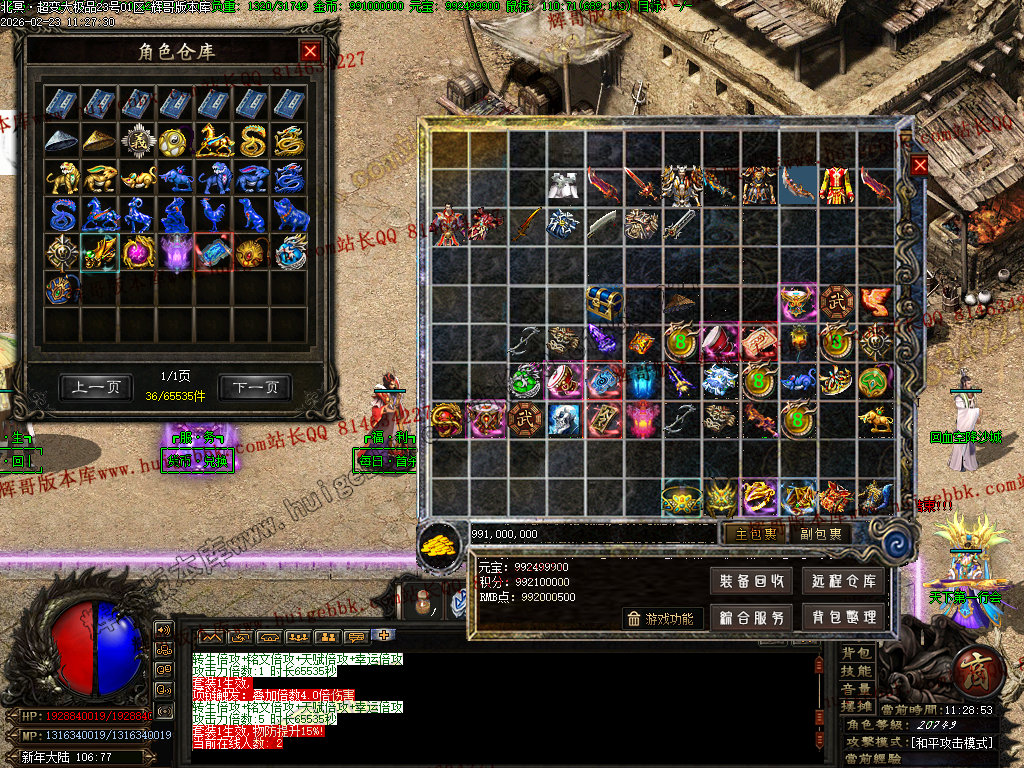Open 综合服务 general services
This screenshot has height=768, width=1024.
752,617
